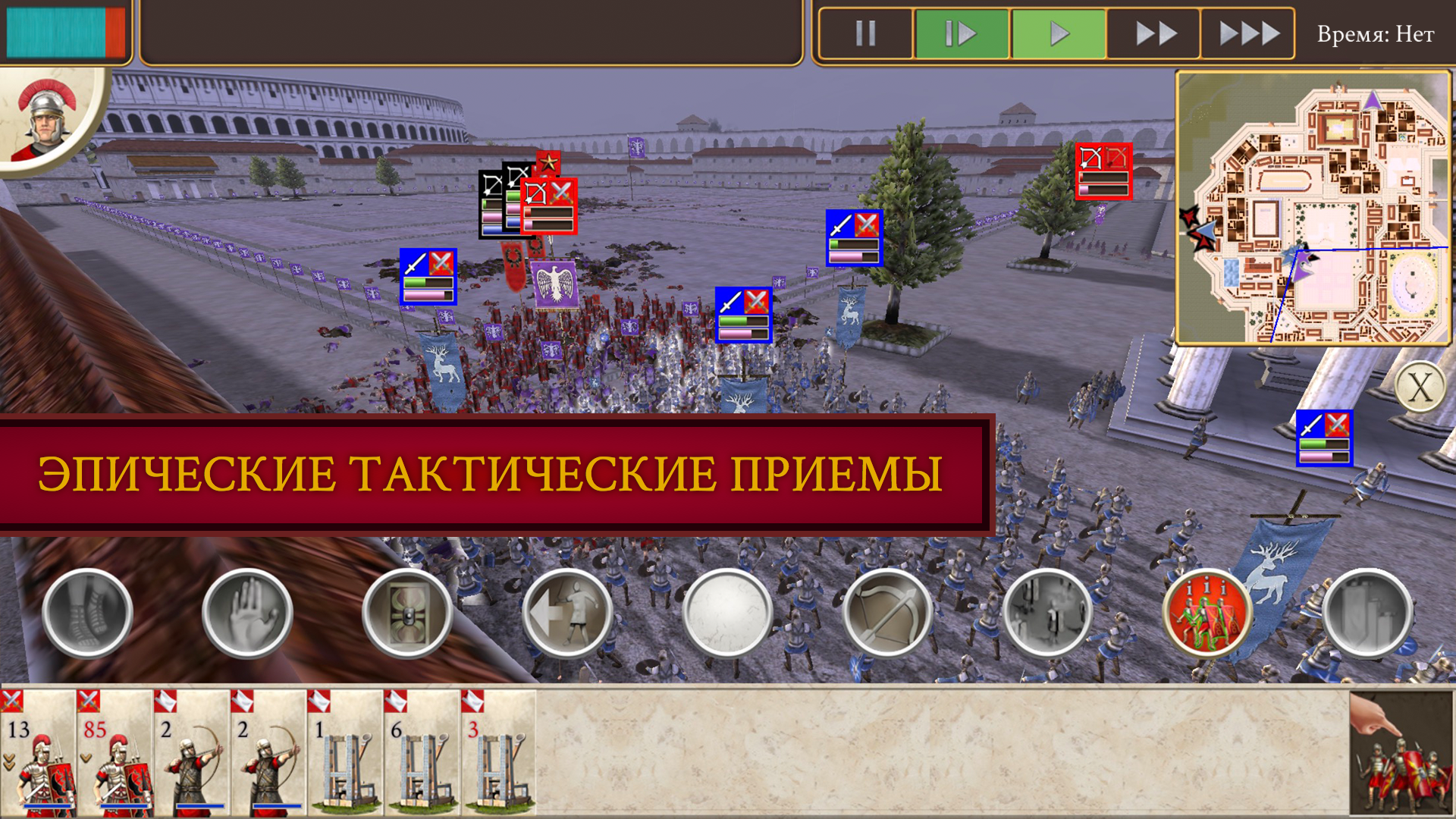The height and width of the screenshot is (819, 1456).
Task: Open the highlighted red group formation icon
Action: click(x=1207, y=610)
